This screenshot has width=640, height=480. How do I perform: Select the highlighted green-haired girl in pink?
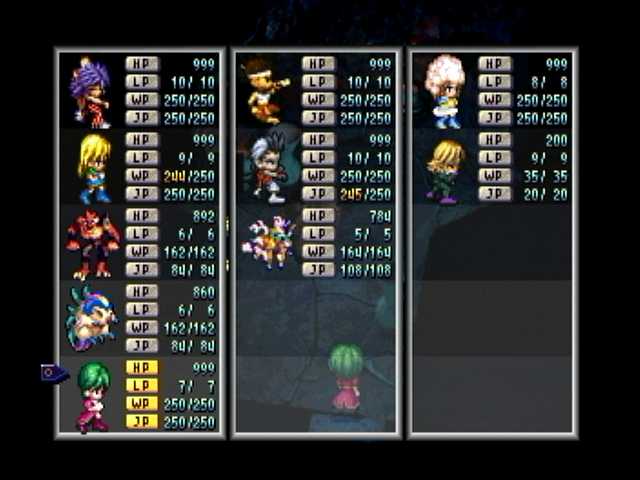[x=93, y=395]
